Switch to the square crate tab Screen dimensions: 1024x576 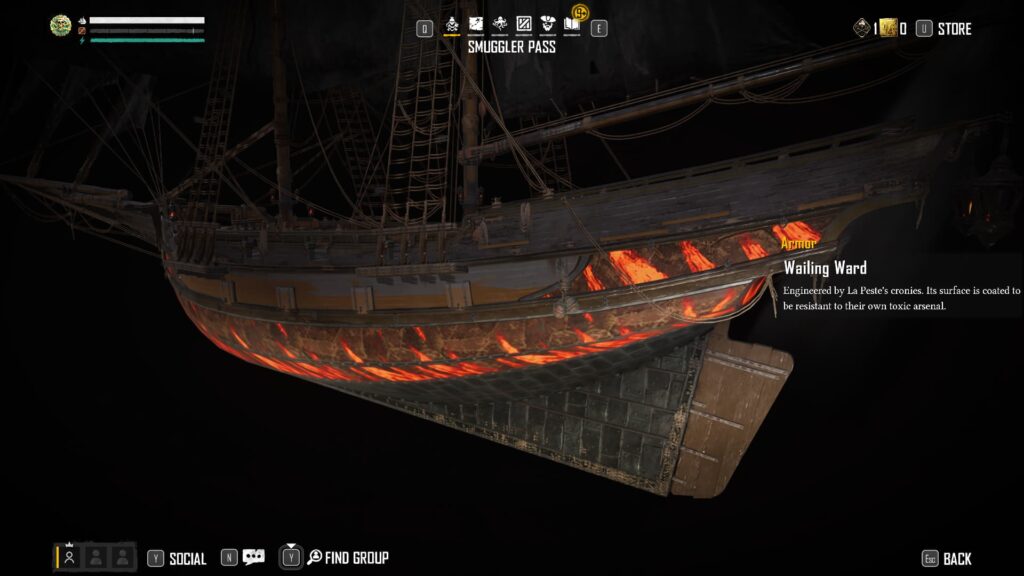click(x=523, y=25)
